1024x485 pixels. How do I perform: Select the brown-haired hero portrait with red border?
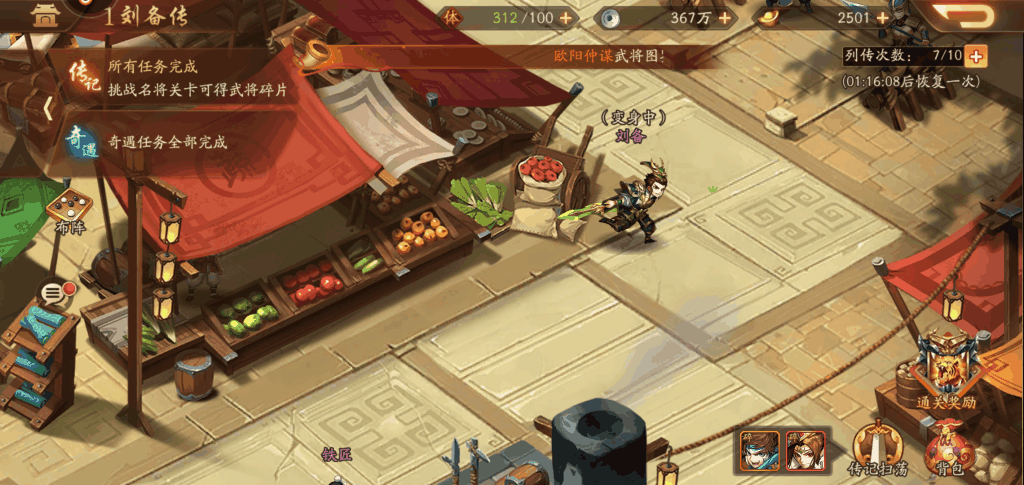point(805,449)
